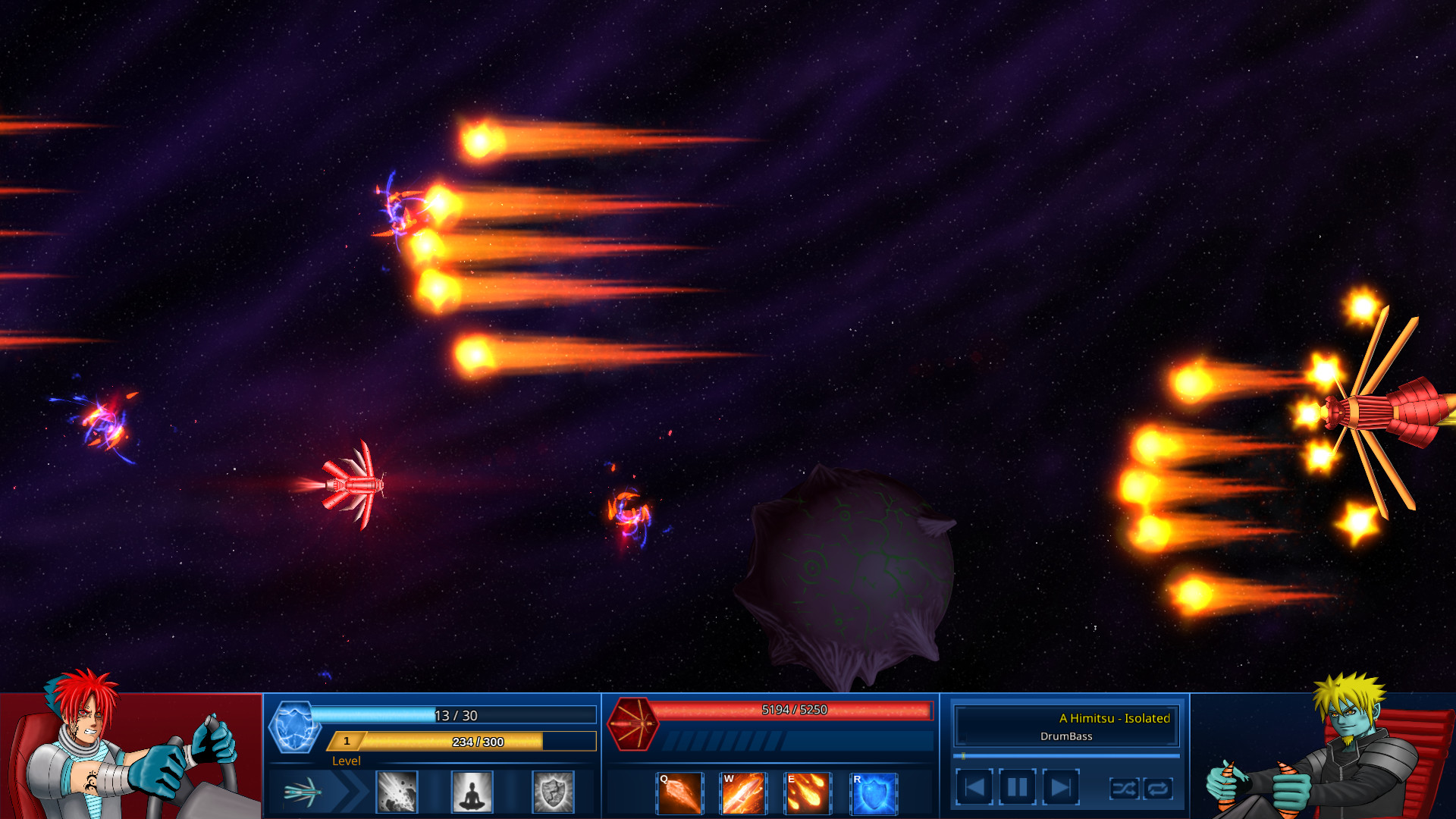
Task: Select the asteroid explosion skill icon
Action: [x=396, y=792]
